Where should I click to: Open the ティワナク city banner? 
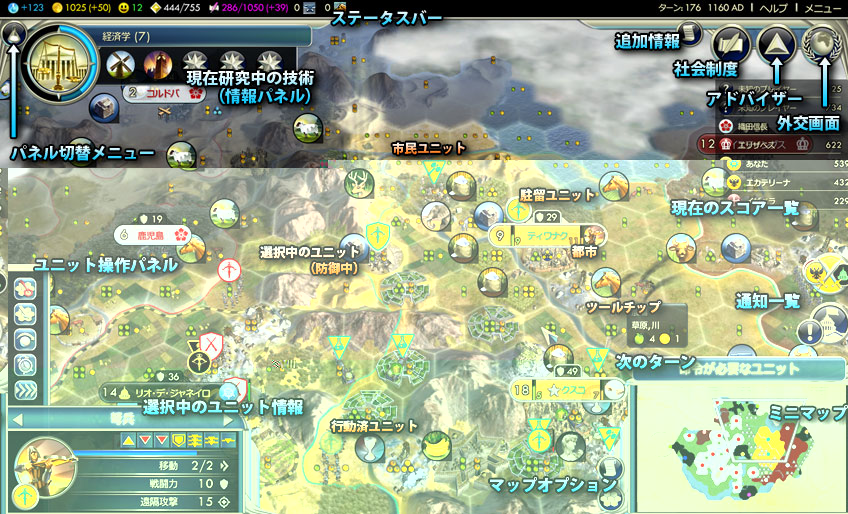click(x=548, y=237)
